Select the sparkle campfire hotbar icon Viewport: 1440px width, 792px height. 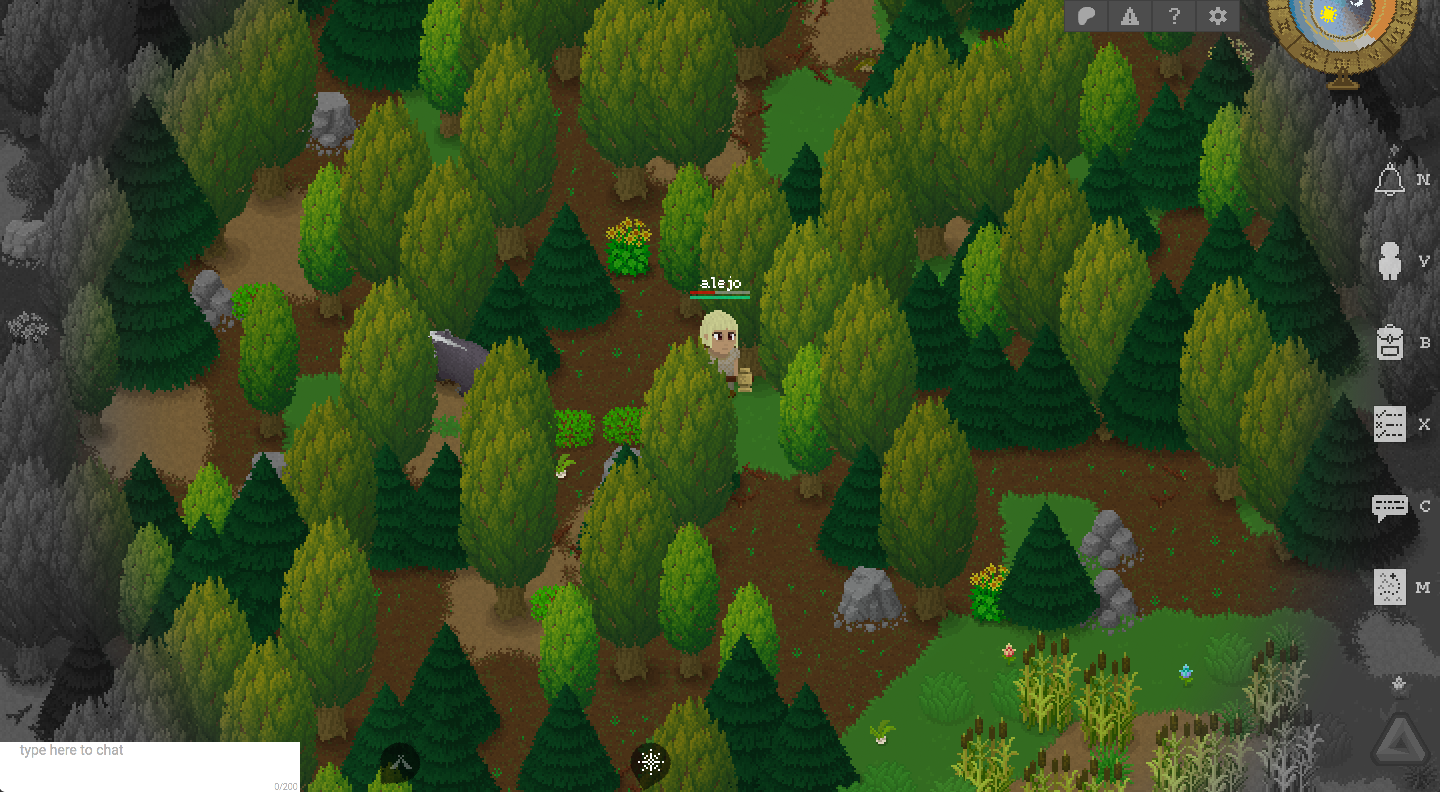650,762
